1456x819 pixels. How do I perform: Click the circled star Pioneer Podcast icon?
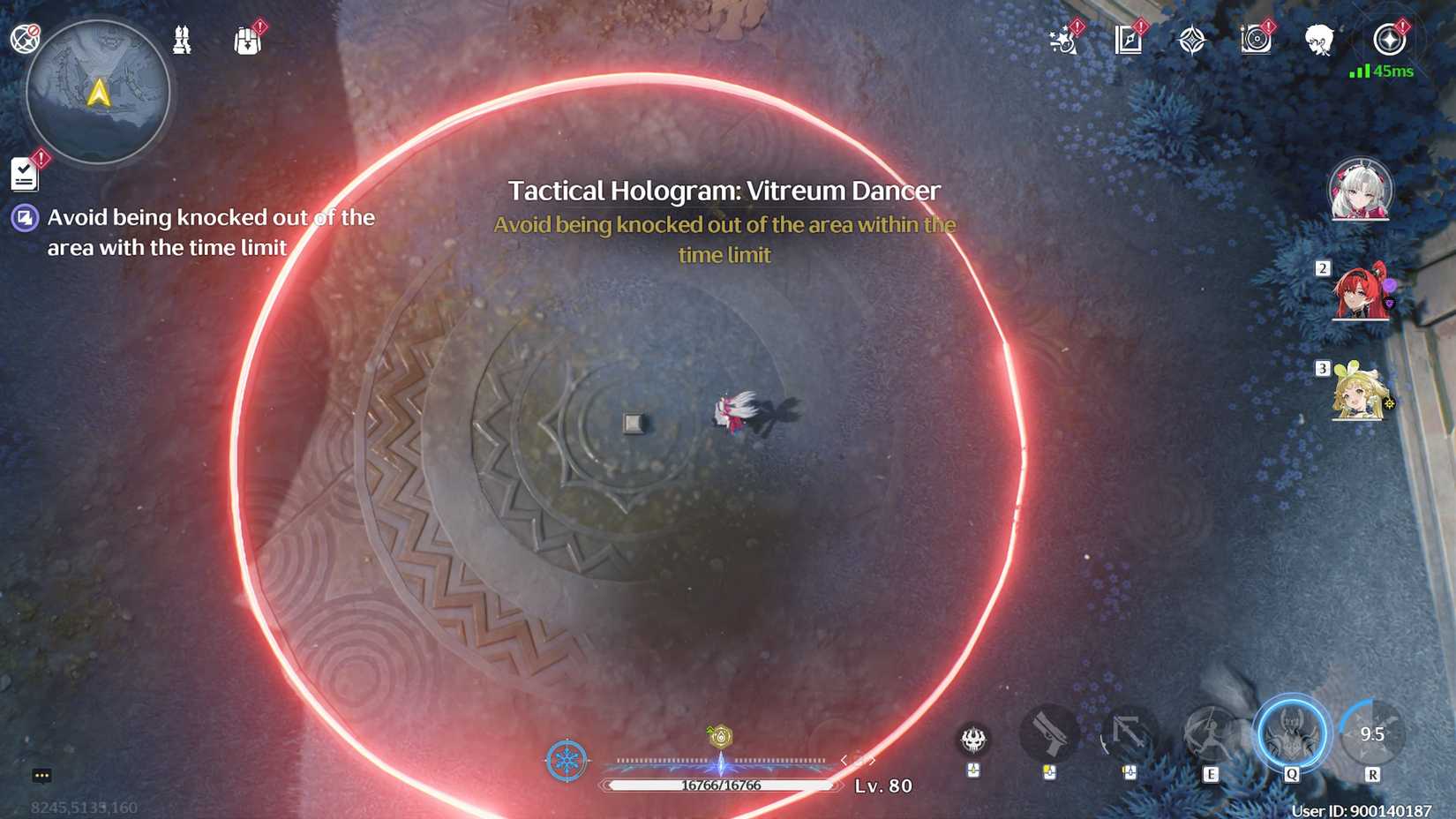point(1389,37)
